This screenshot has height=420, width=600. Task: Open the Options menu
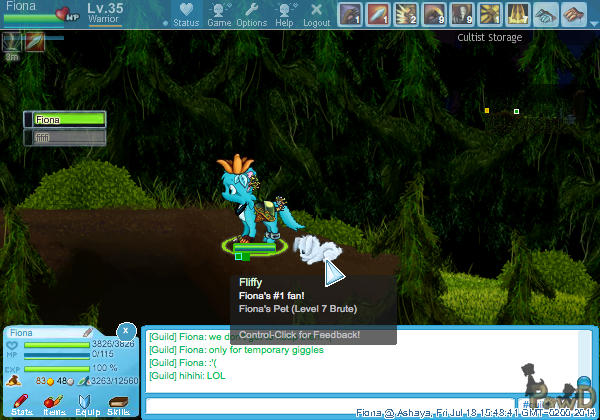pyautogui.click(x=251, y=15)
